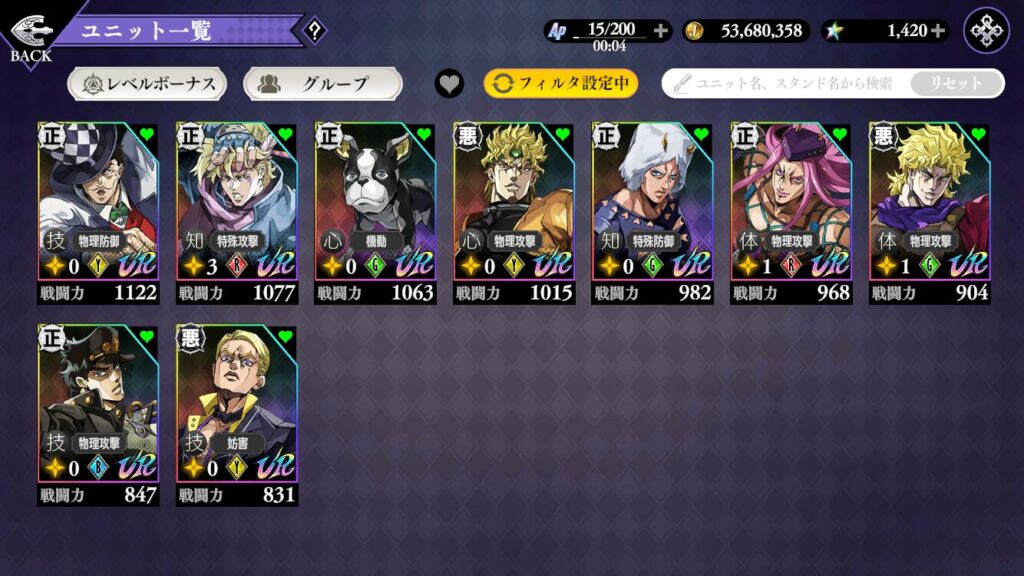The image size is (1024, 576).
Task: Add star gems with the plus button
Action: pos(938,31)
